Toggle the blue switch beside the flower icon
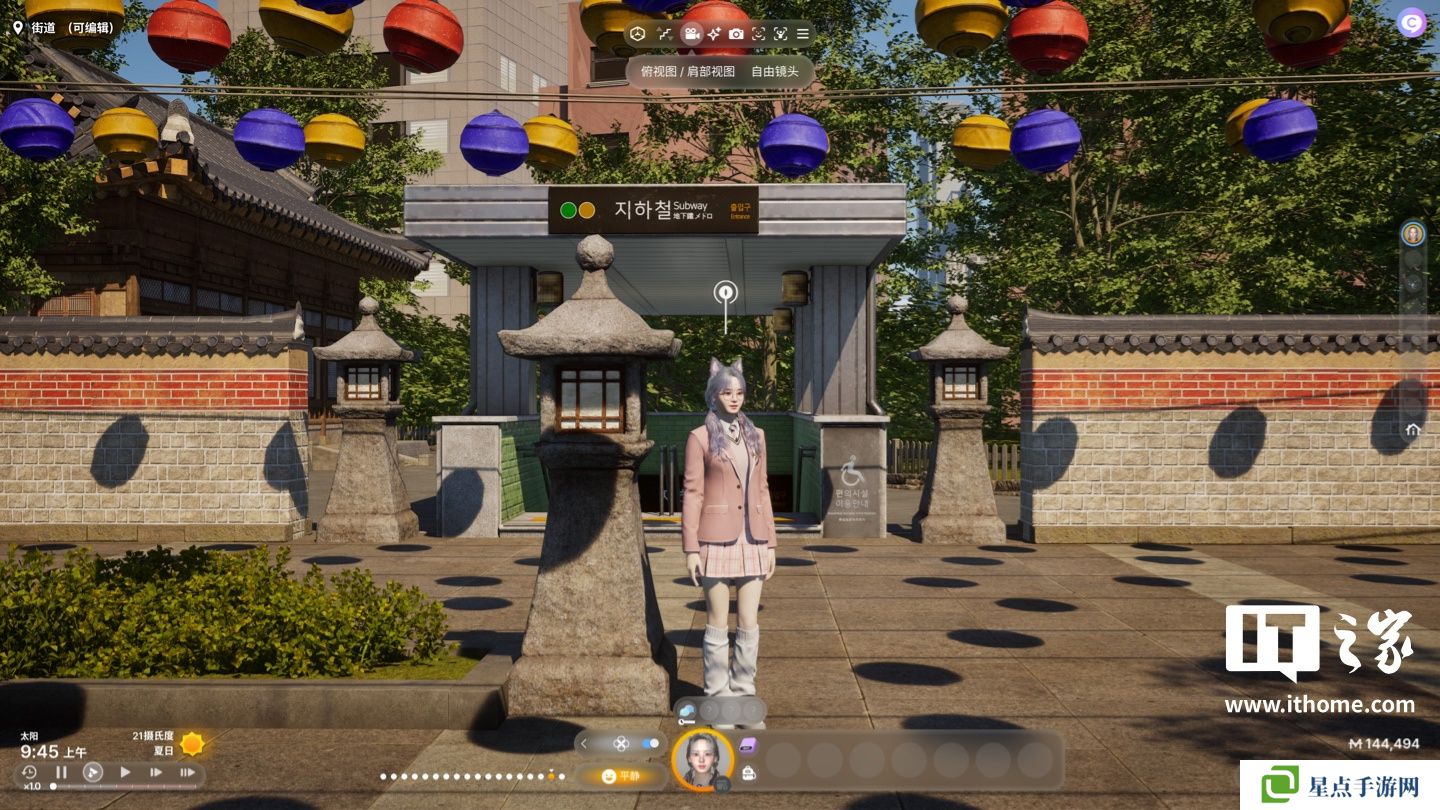The height and width of the screenshot is (810, 1440). pos(651,743)
